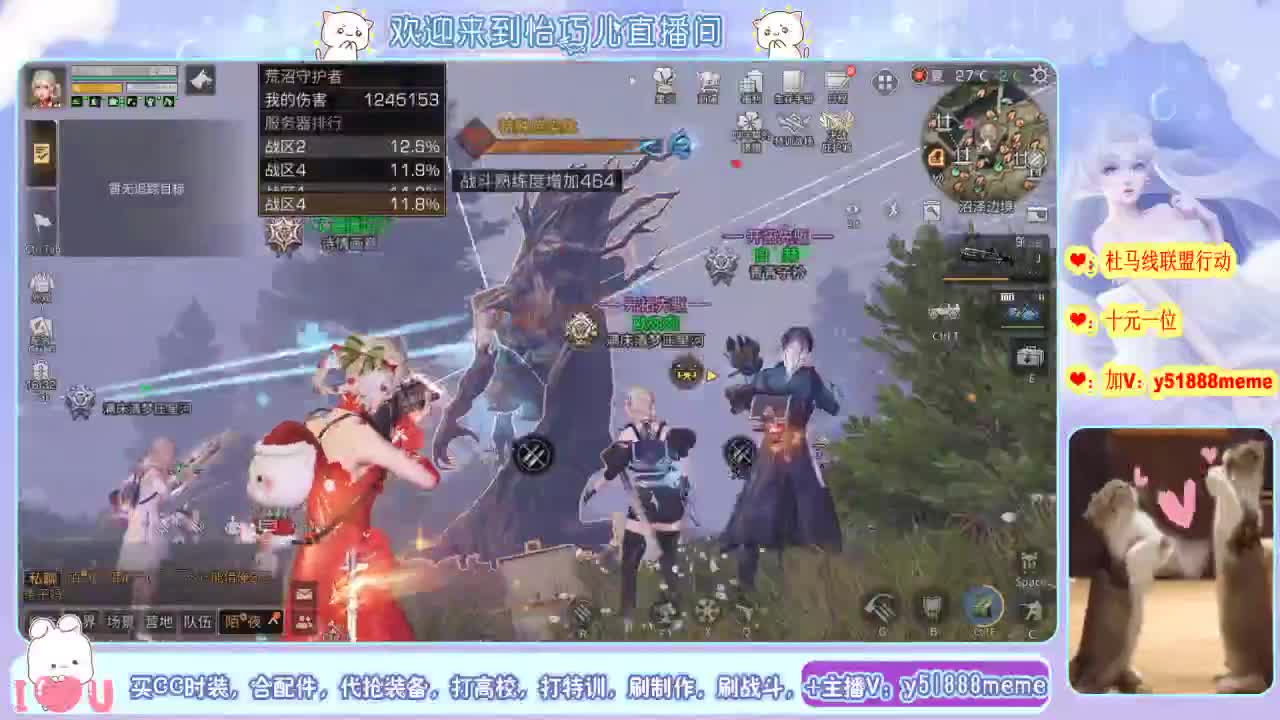Viewport: 1280px width, 720px height.
Task: Toggle crouch stance with the C icon
Action: click(x=1030, y=610)
